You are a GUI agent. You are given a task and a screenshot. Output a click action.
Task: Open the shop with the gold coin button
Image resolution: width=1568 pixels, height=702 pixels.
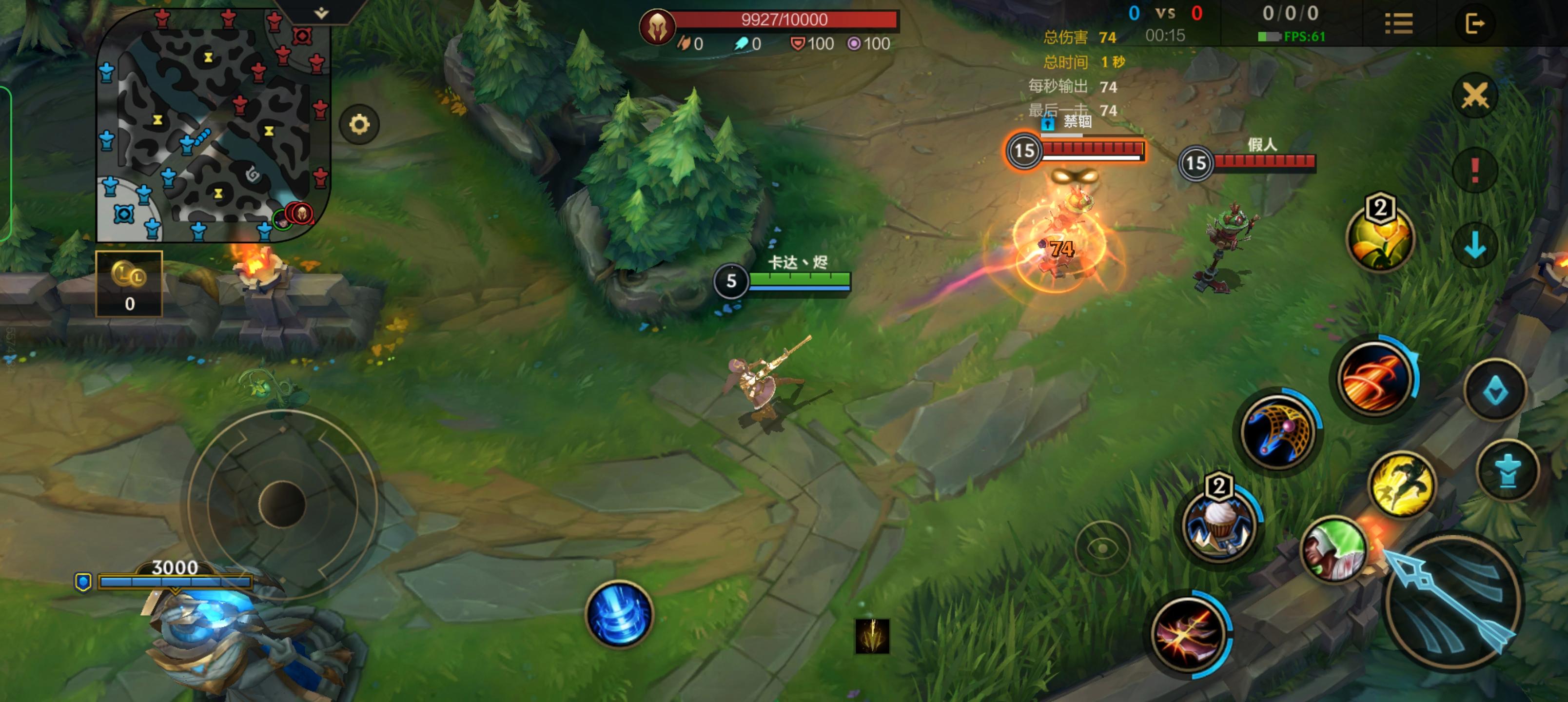[129, 283]
